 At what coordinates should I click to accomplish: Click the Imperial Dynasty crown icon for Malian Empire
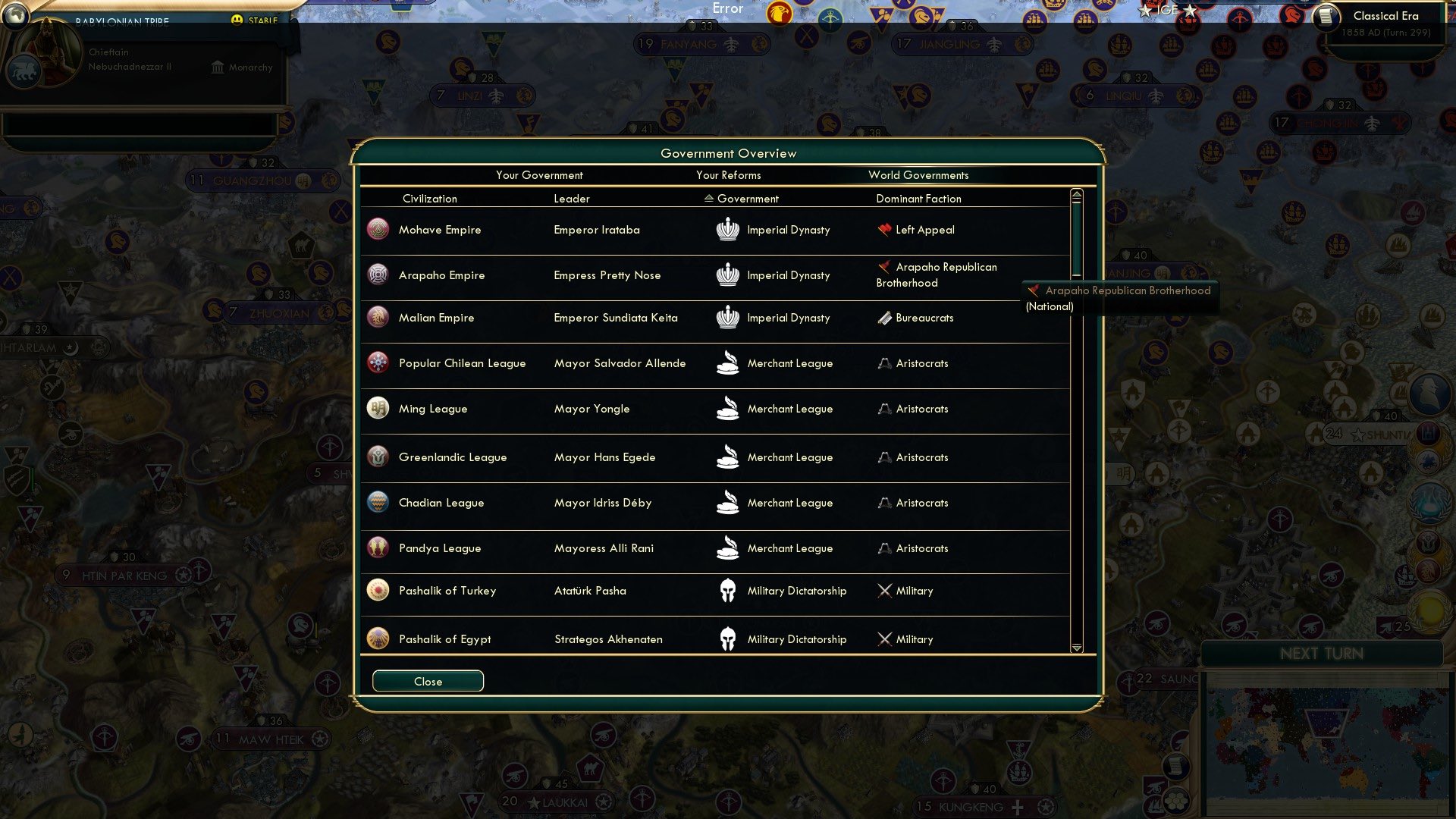click(728, 318)
